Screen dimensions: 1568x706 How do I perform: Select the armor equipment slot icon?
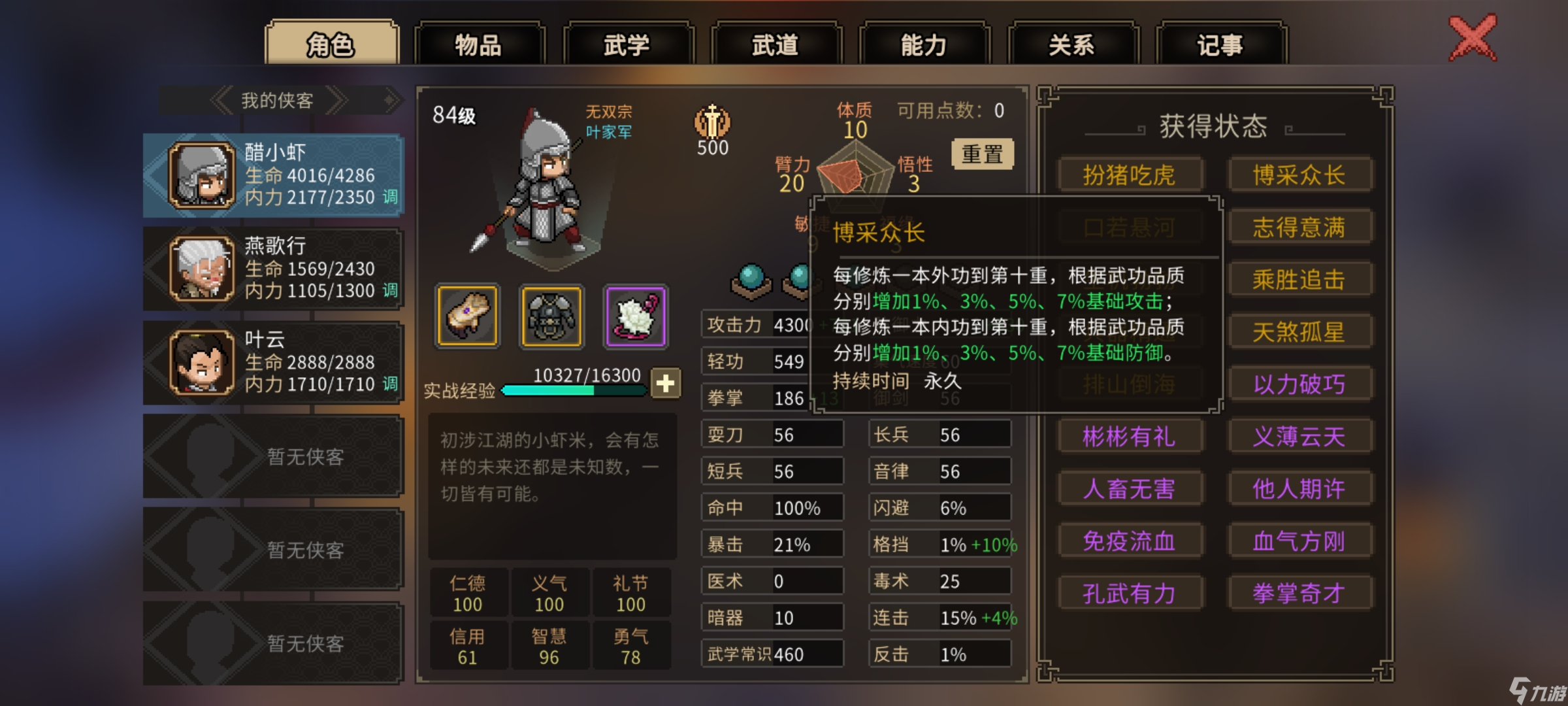(x=551, y=316)
